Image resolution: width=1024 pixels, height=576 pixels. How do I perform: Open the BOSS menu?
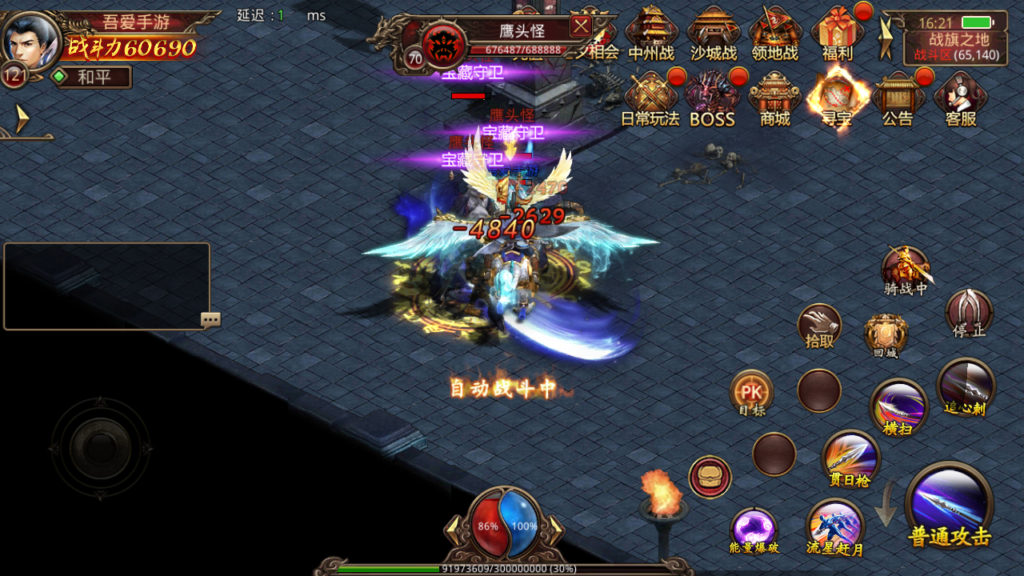pyautogui.click(x=712, y=98)
